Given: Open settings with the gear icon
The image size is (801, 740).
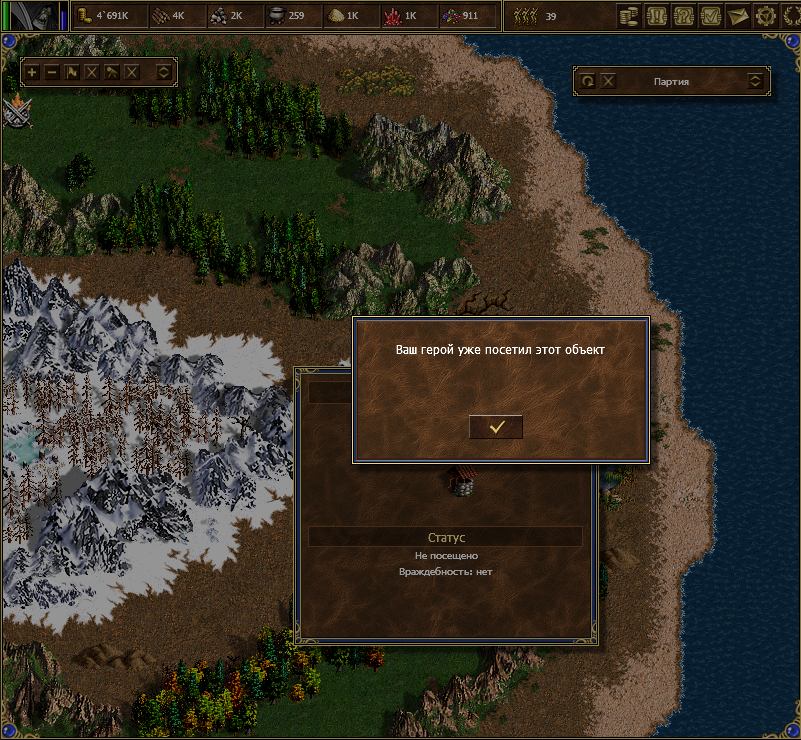Looking at the screenshot, I should 766,15.
